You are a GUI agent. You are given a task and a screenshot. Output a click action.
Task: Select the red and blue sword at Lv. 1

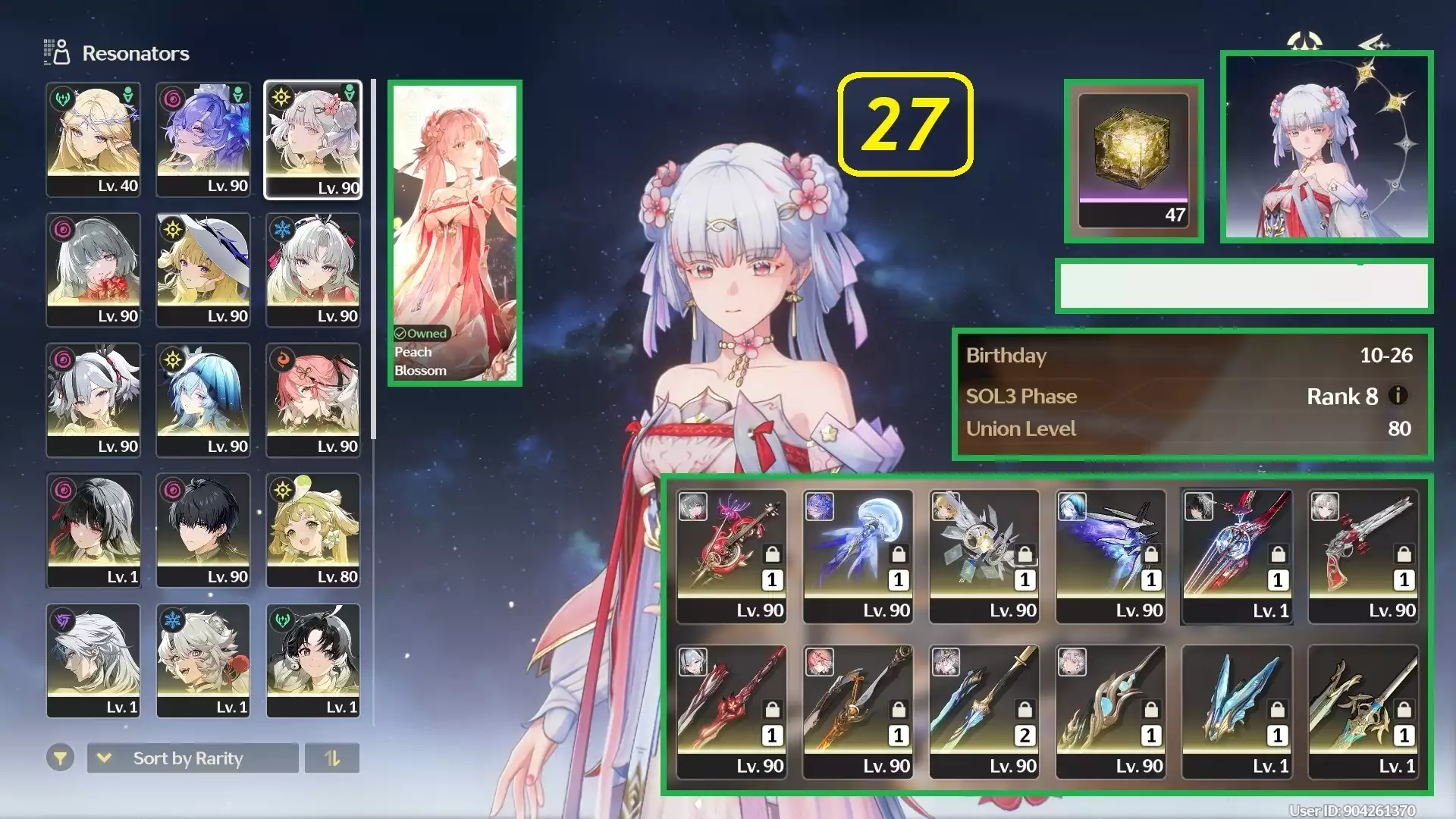(1236, 556)
